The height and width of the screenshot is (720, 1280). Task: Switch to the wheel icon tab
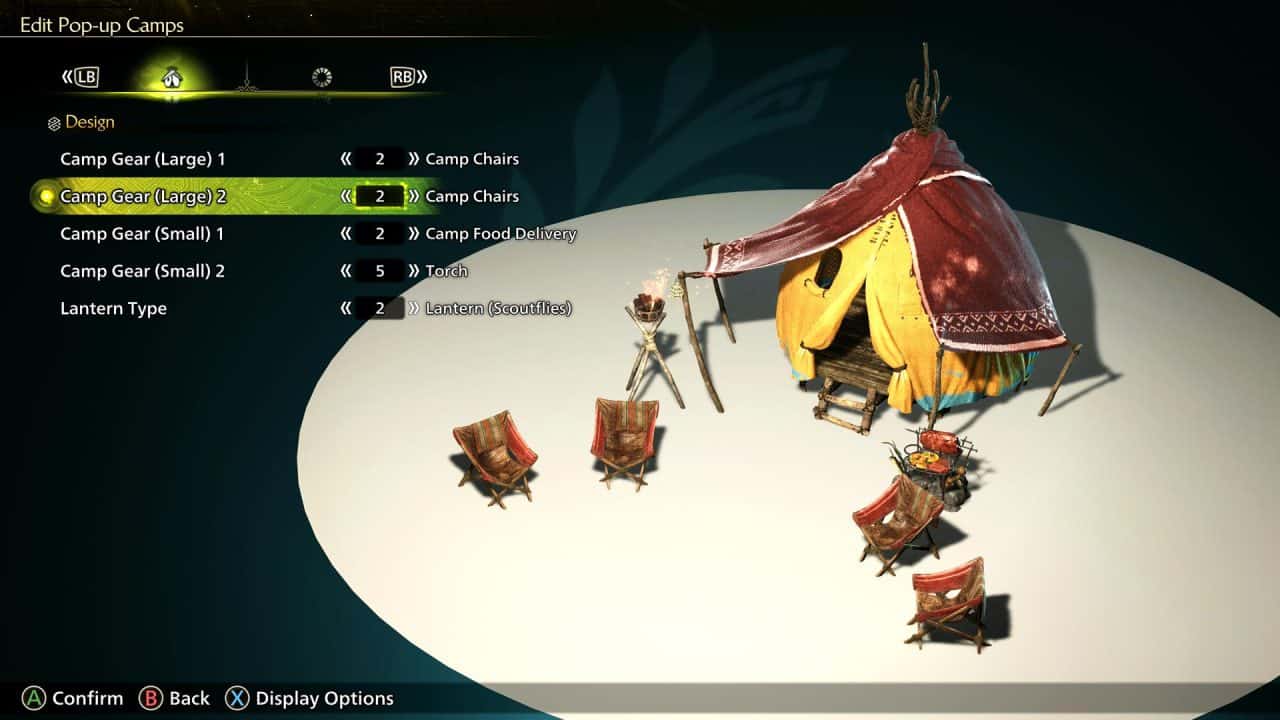[322, 76]
